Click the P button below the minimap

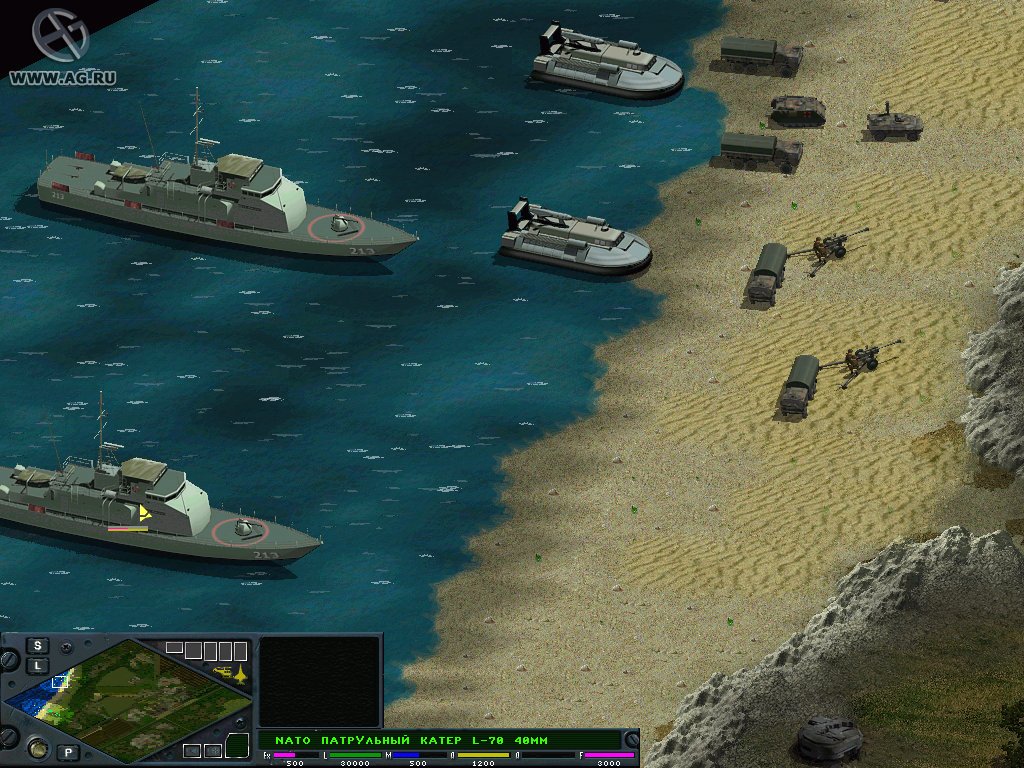pos(68,752)
